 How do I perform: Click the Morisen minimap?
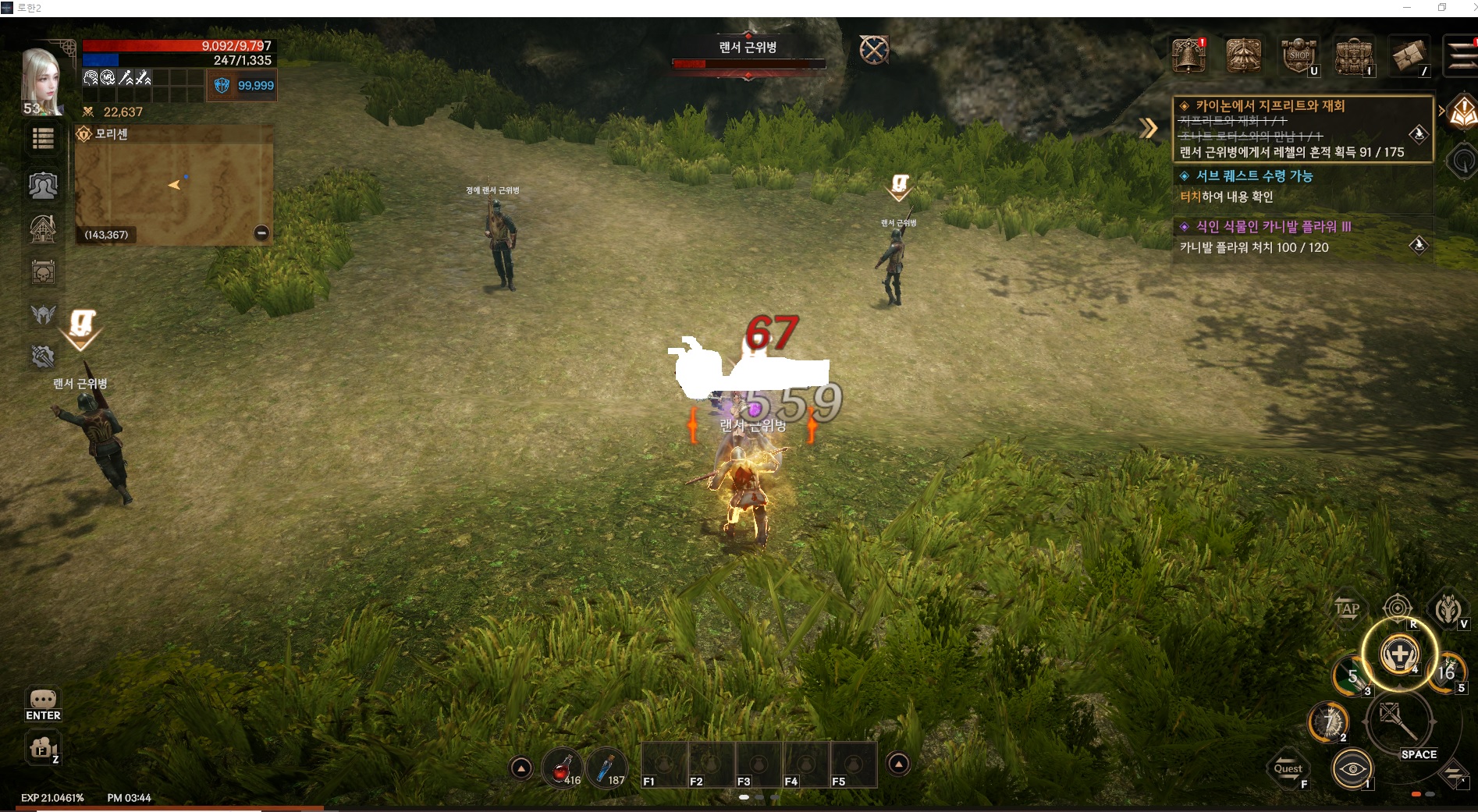coord(173,187)
